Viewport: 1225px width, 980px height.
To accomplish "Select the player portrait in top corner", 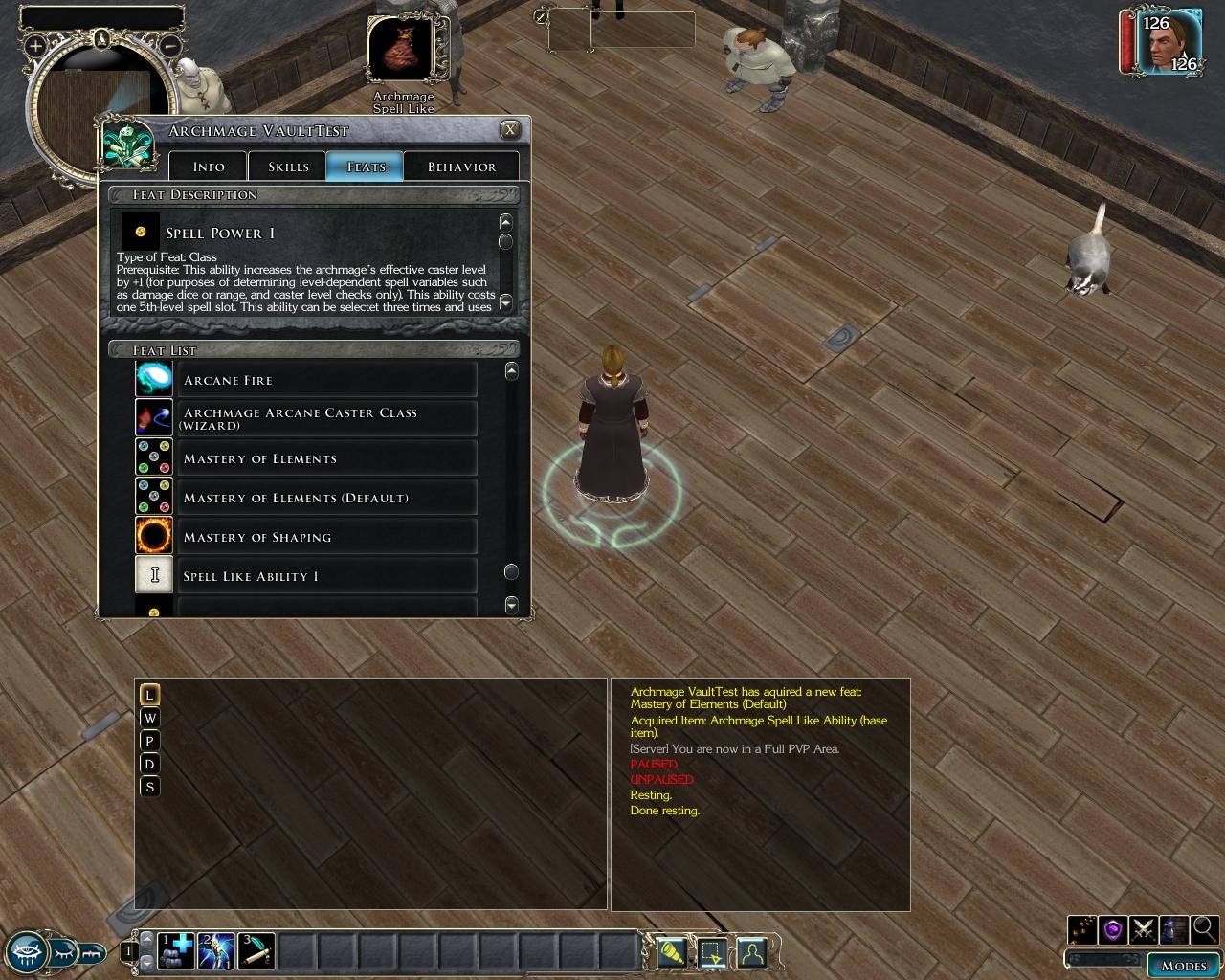I will pos(1169,41).
